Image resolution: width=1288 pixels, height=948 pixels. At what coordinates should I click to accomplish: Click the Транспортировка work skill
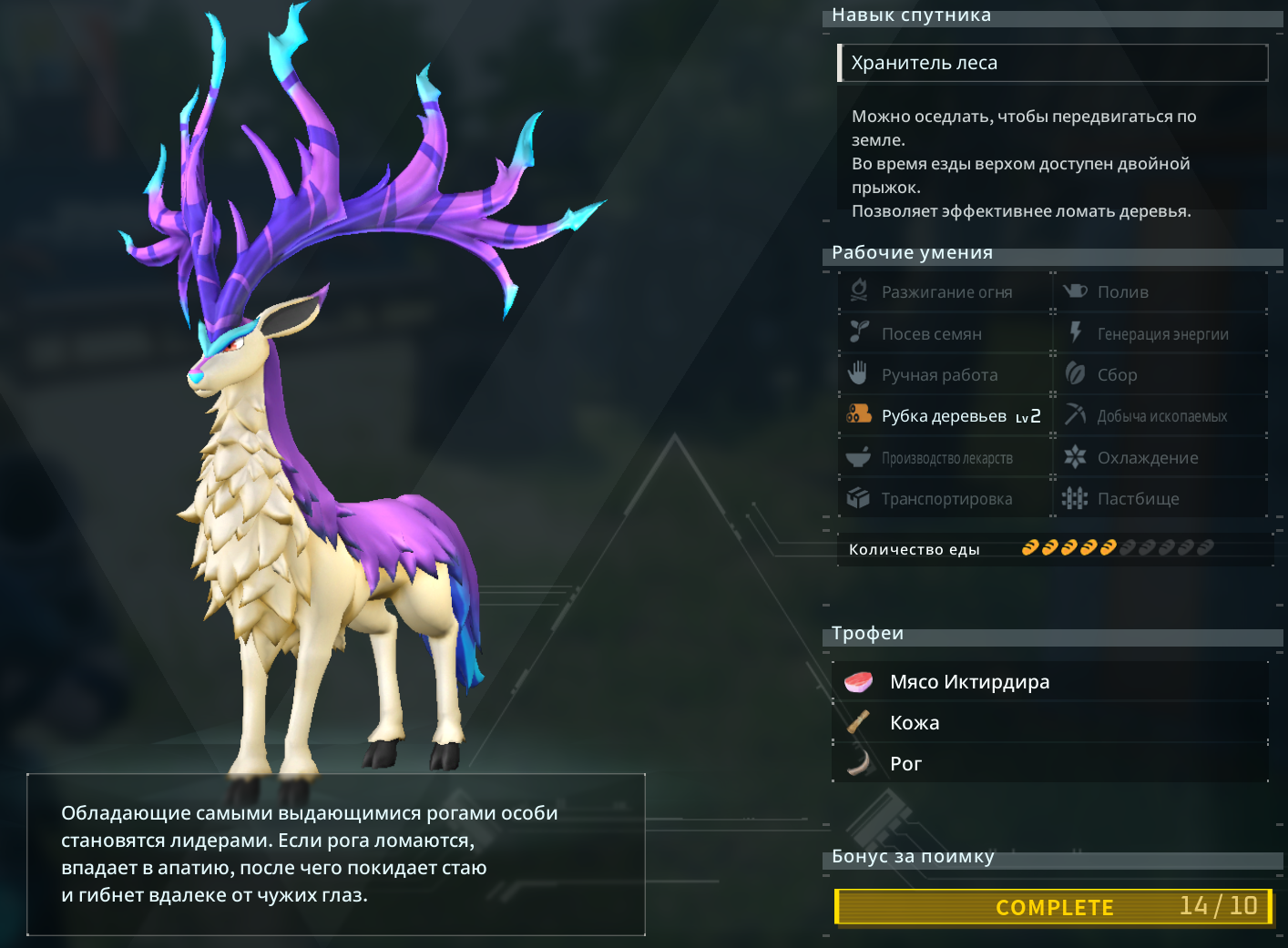[946, 499]
